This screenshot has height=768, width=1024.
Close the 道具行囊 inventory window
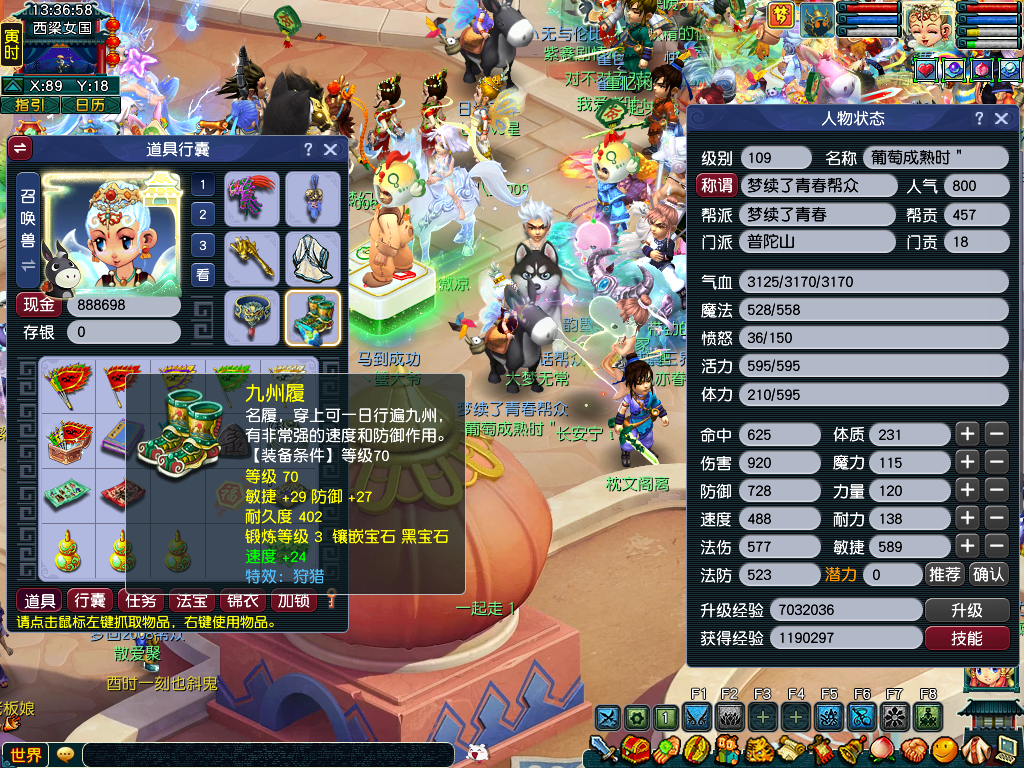[x=331, y=150]
